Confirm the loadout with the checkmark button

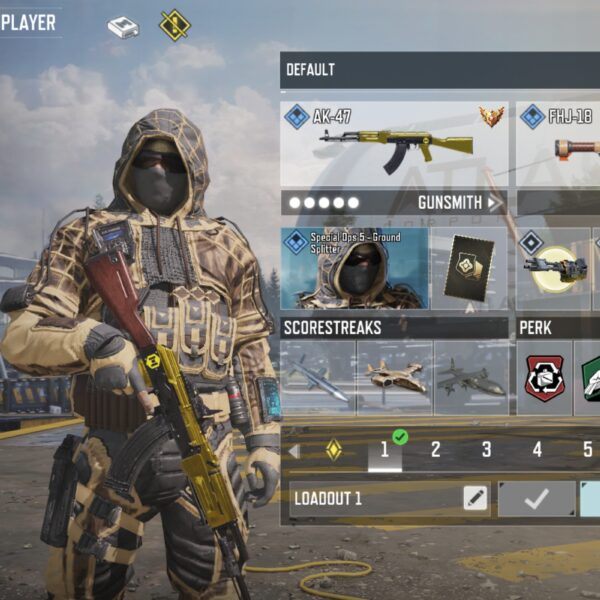pos(537,498)
